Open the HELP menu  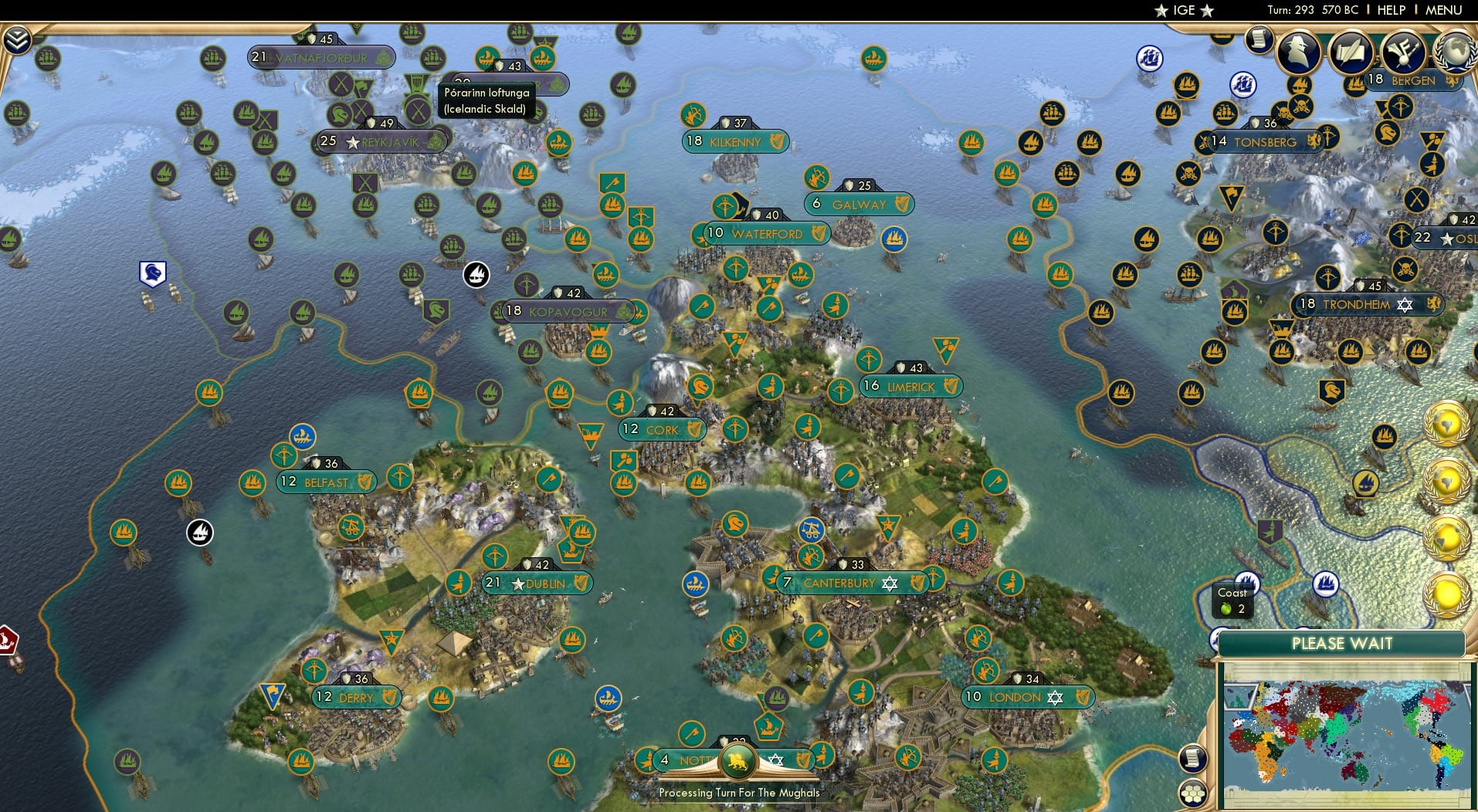(x=1390, y=10)
